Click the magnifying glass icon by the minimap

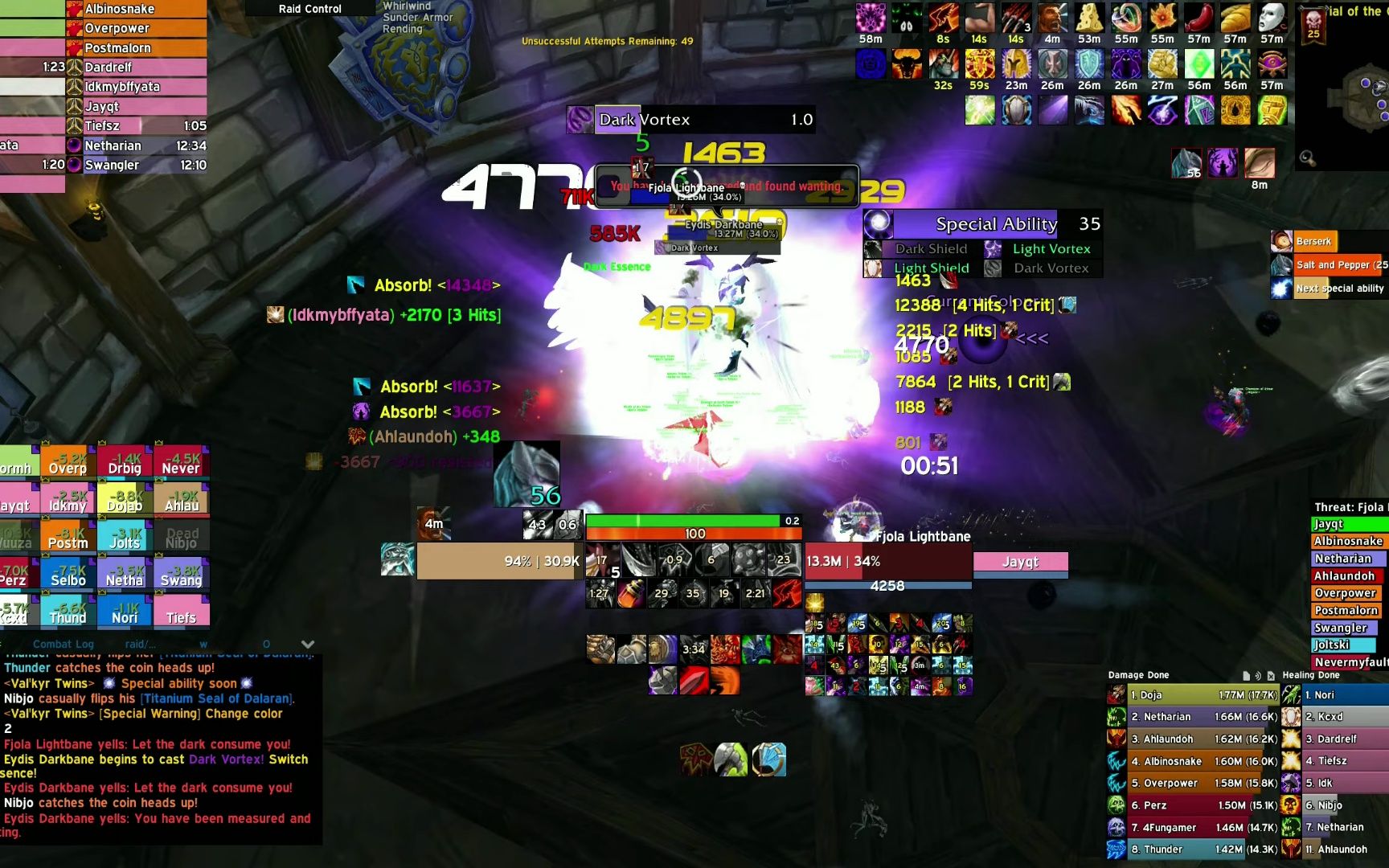tap(1307, 158)
